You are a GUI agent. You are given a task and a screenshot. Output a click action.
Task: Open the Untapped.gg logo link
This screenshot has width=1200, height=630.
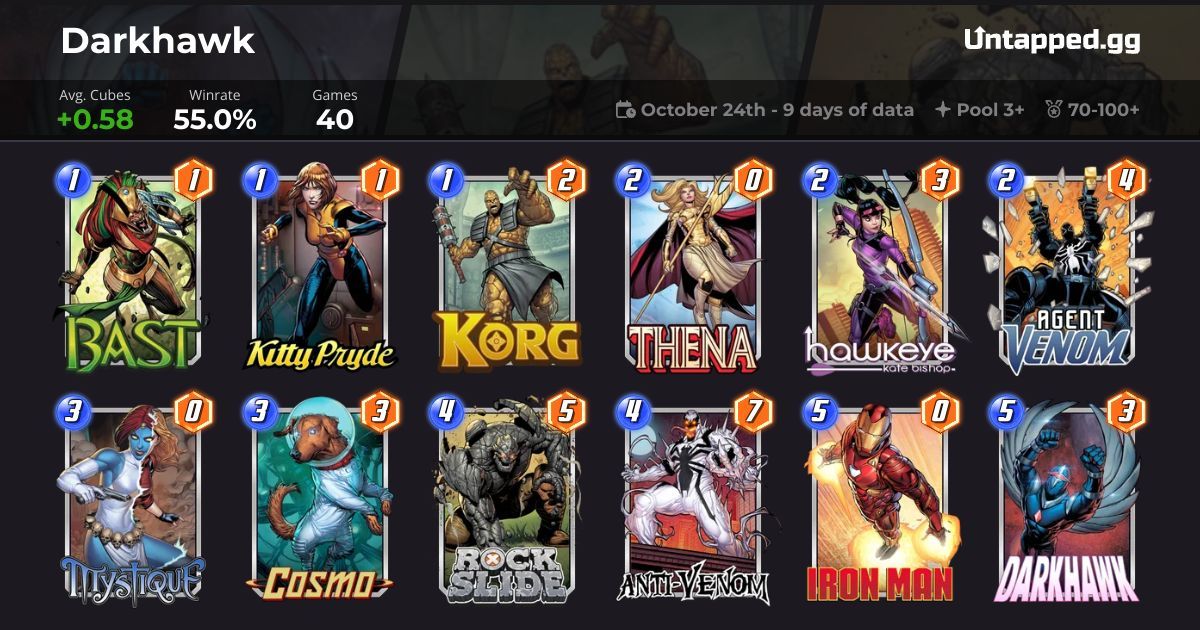[x=1052, y=40]
